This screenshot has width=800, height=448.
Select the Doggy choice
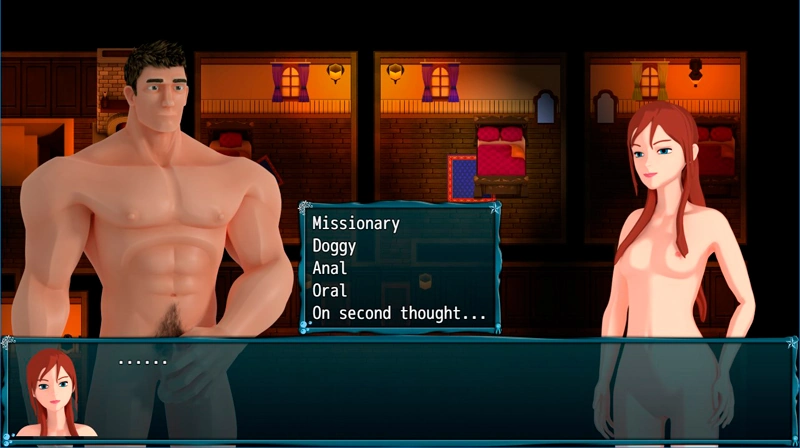[x=334, y=245]
